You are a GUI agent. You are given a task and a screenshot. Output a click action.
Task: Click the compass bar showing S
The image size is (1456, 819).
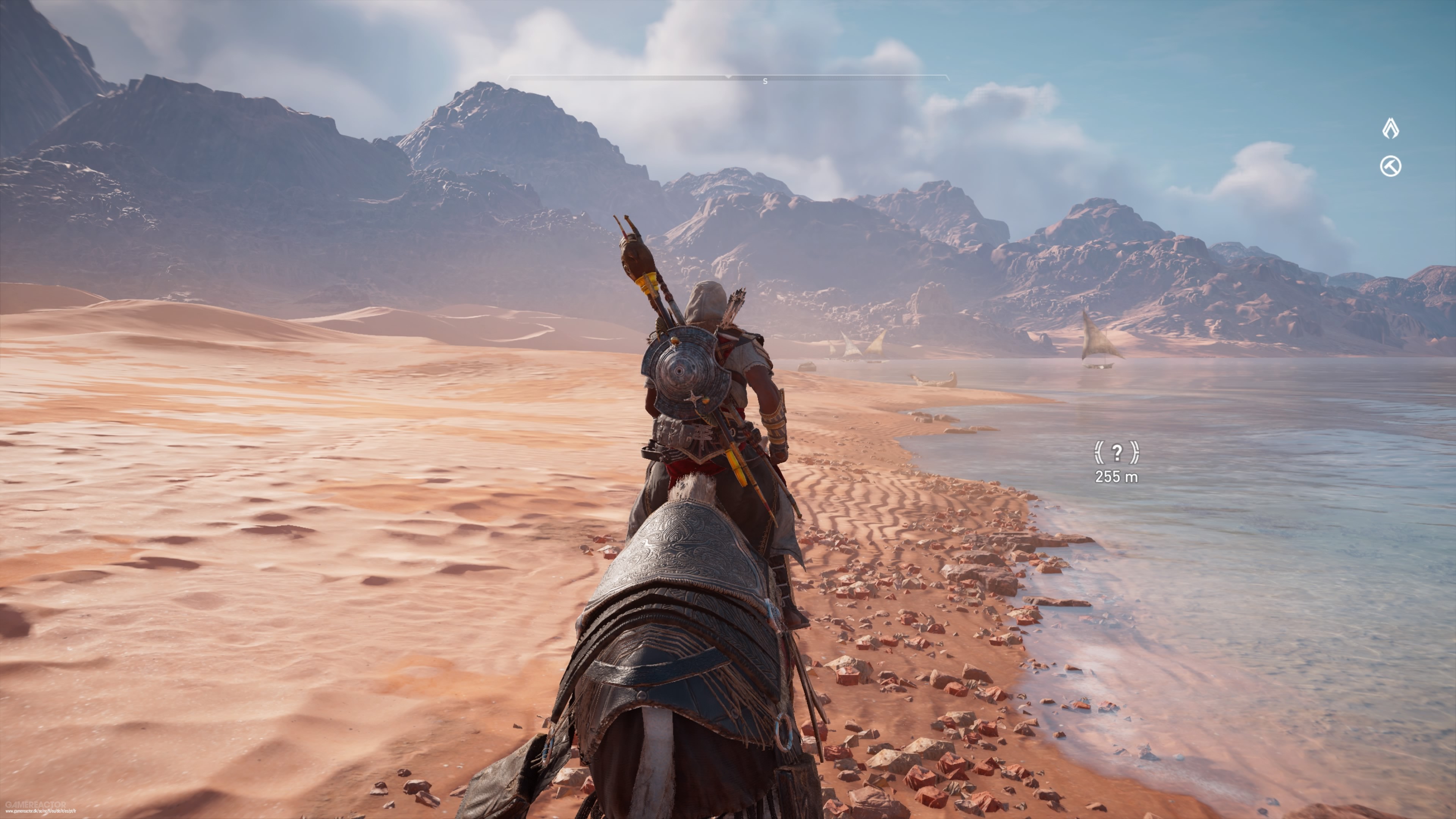[728, 78]
